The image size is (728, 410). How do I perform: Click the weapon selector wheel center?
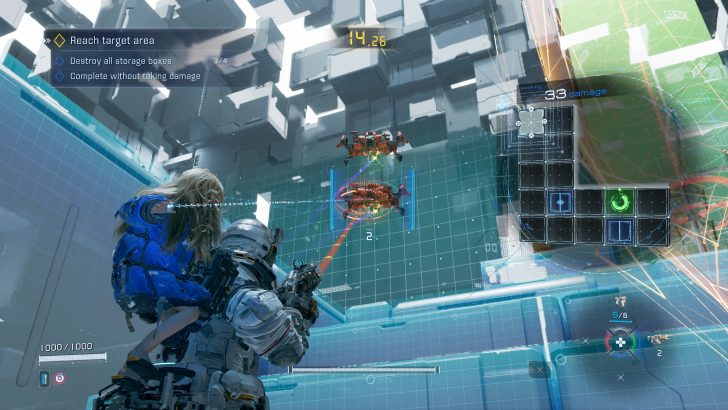click(621, 342)
